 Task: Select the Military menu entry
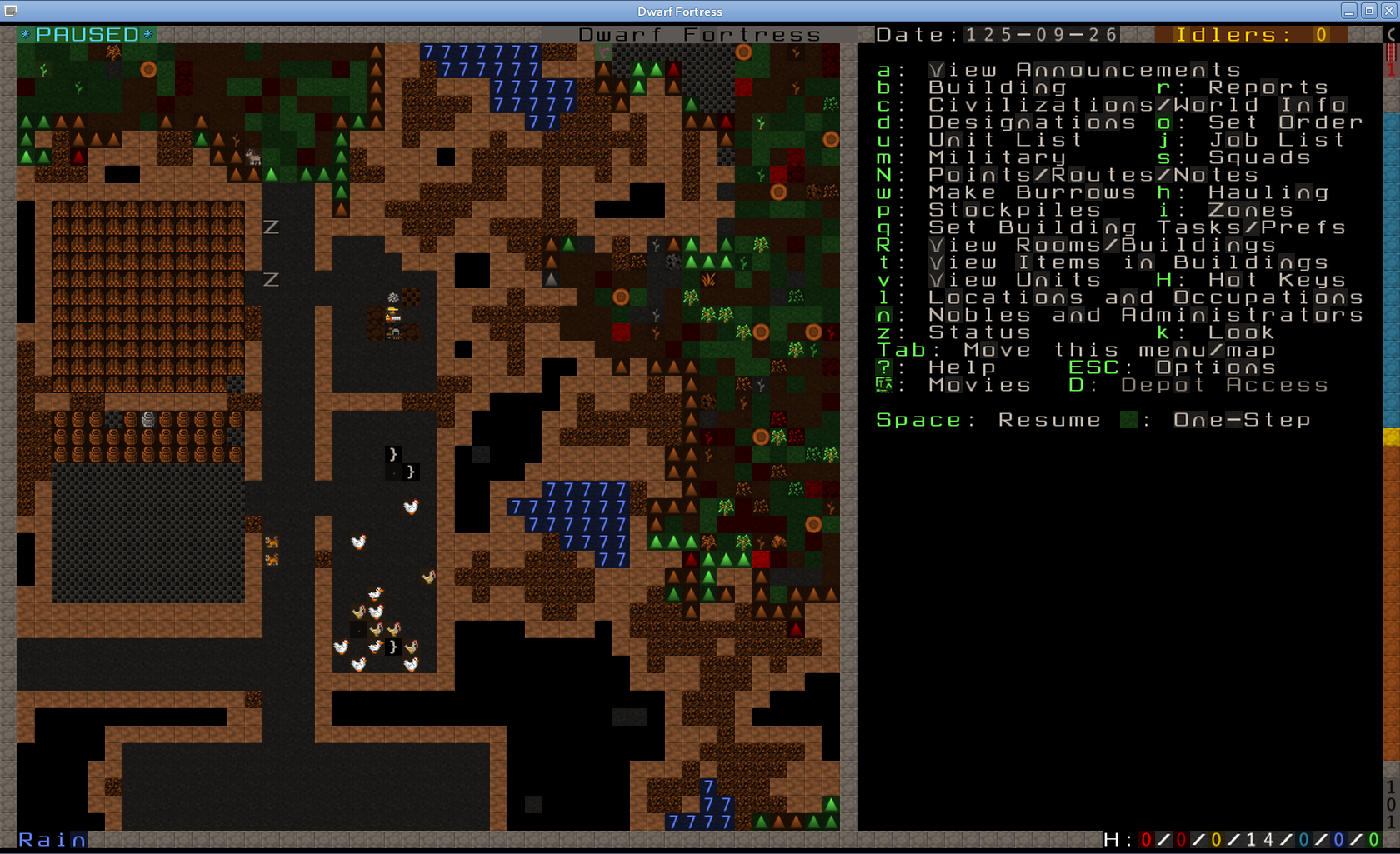click(x=997, y=157)
